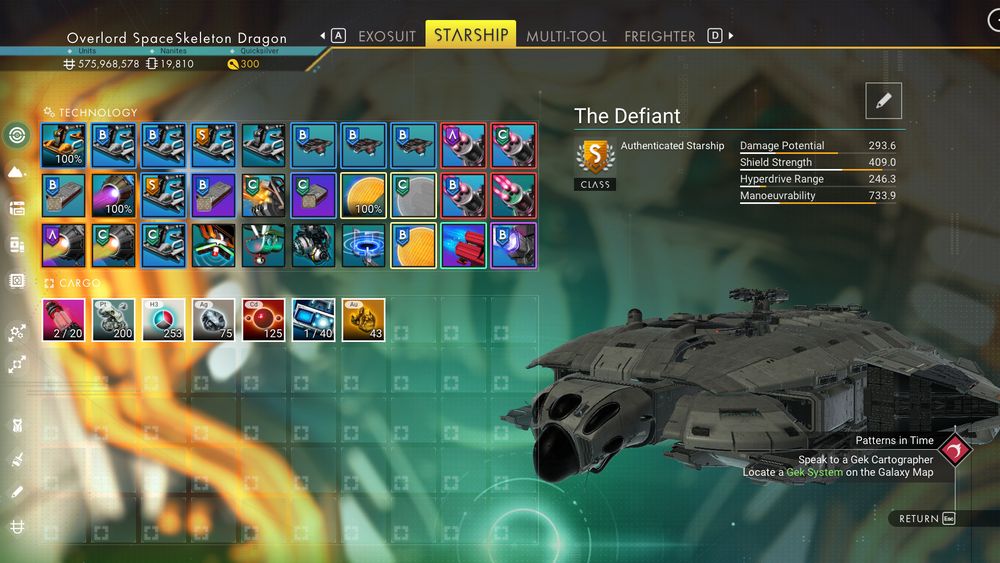The image size is (1000, 563).
Task: Select the Platinum cargo slot with 200
Action: [x=114, y=320]
